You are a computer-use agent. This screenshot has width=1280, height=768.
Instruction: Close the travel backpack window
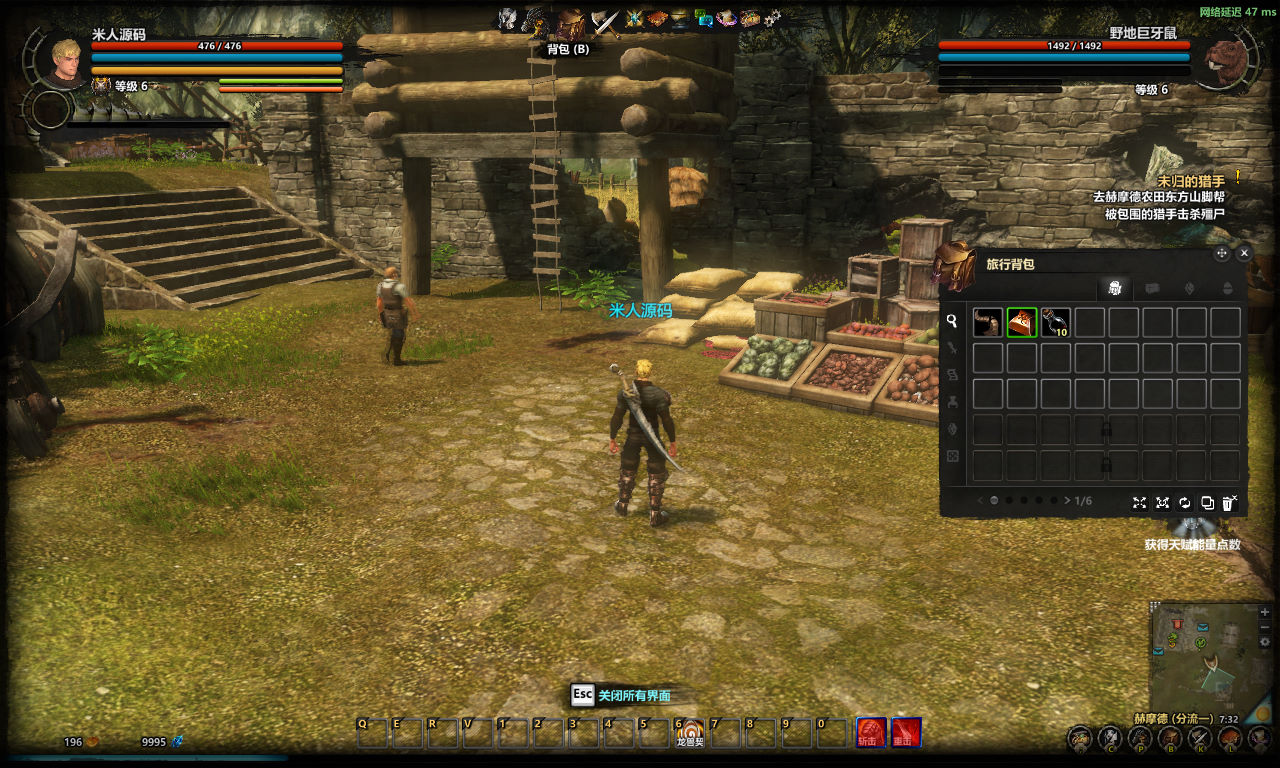pos(1244,254)
